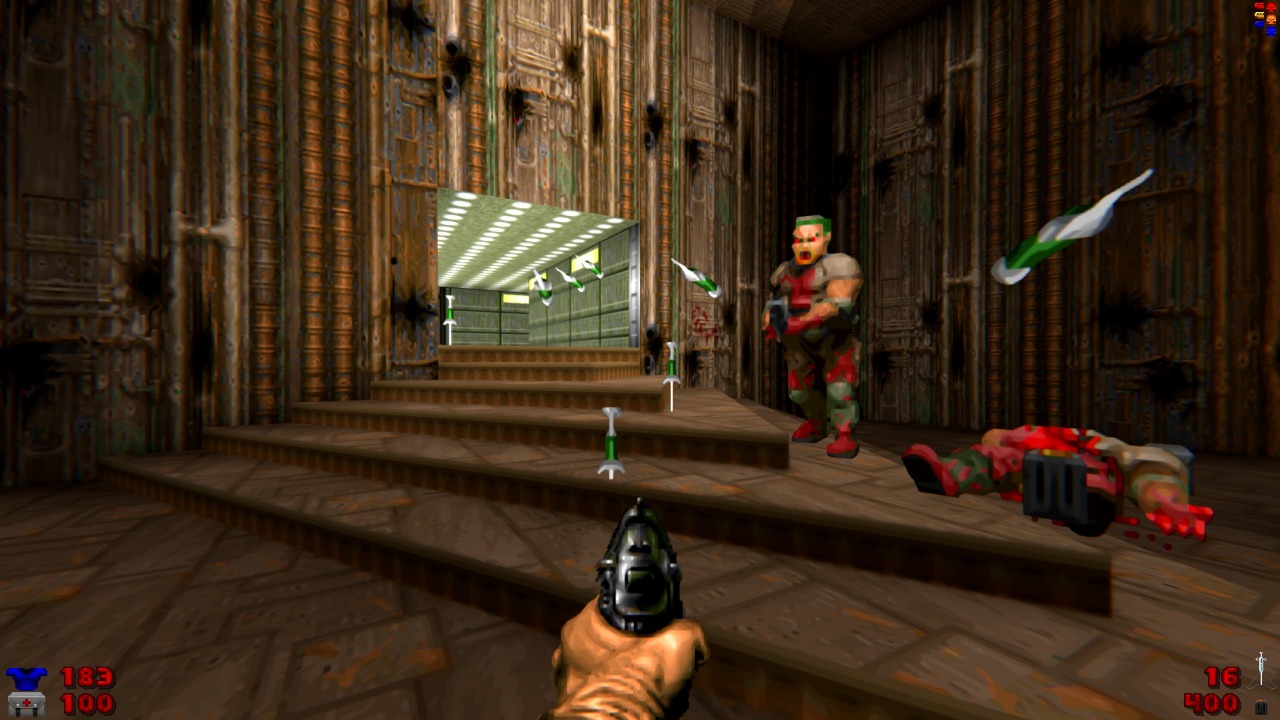Select the medkit health icon
Image resolution: width=1280 pixels, height=720 pixels.
click(x=25, y=704)
